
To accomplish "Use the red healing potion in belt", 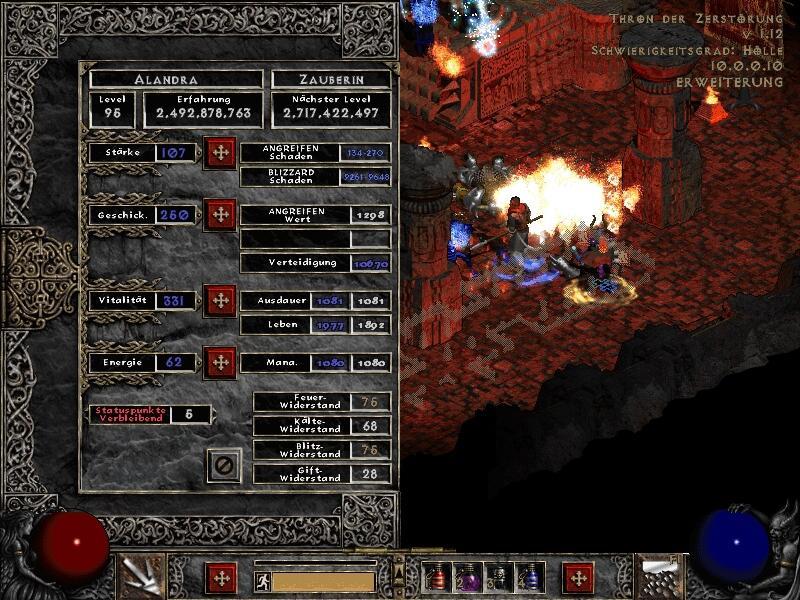I will tap(438, 577).
